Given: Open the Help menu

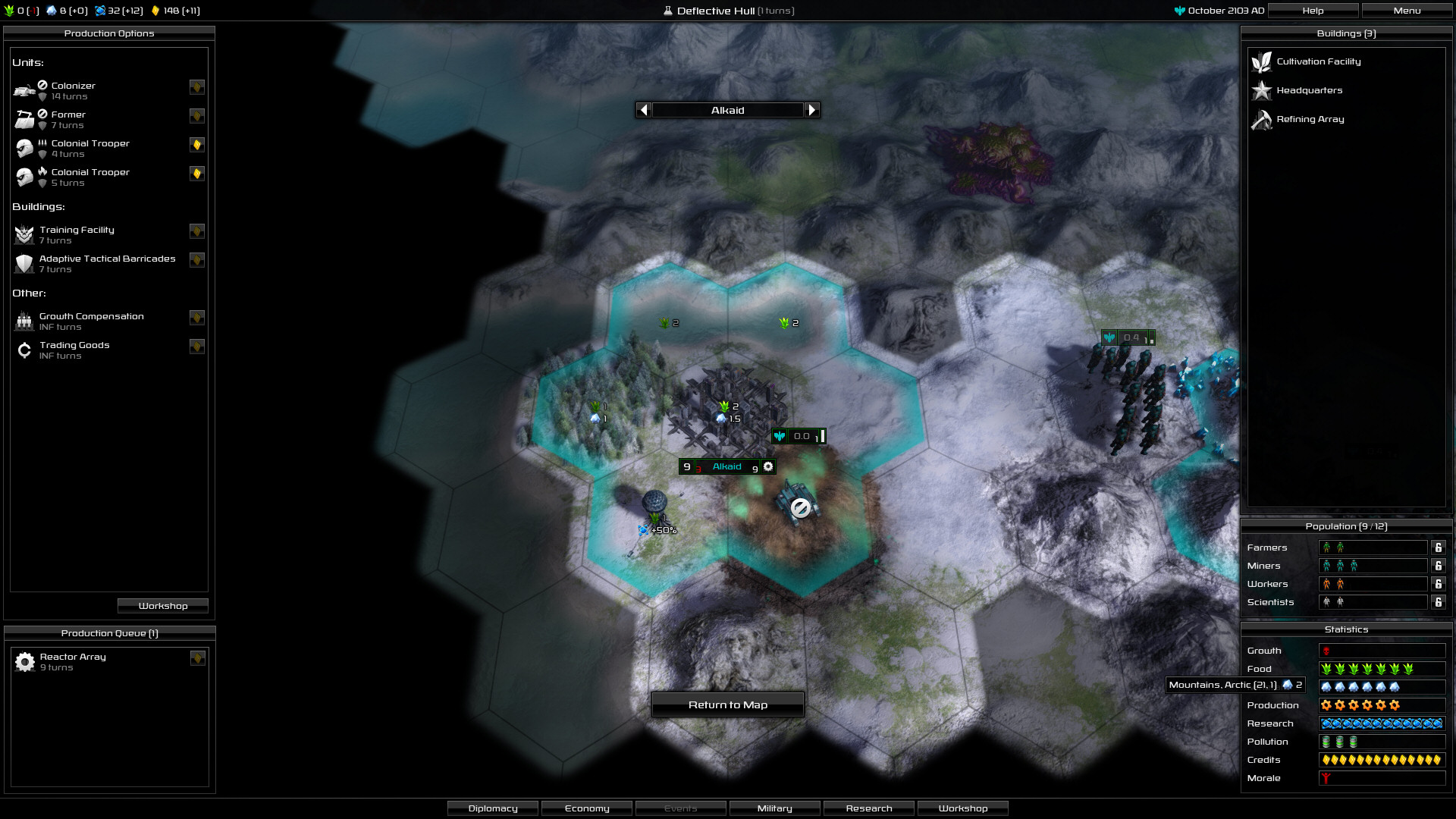Looking at the screenshot, I should tap(1313, 11).
